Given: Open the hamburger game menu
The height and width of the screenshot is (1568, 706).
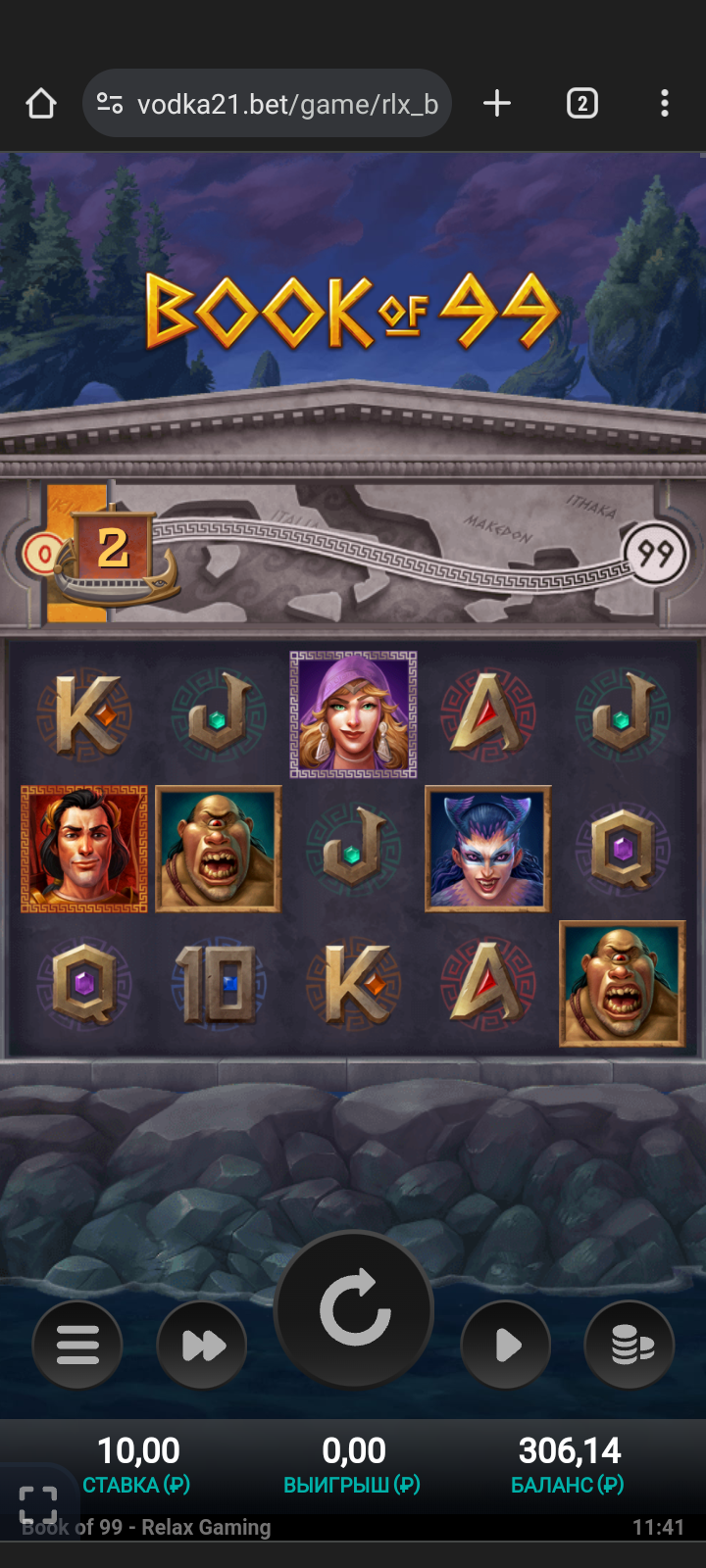Looking at the screenshot, I should coord(77,1345).
